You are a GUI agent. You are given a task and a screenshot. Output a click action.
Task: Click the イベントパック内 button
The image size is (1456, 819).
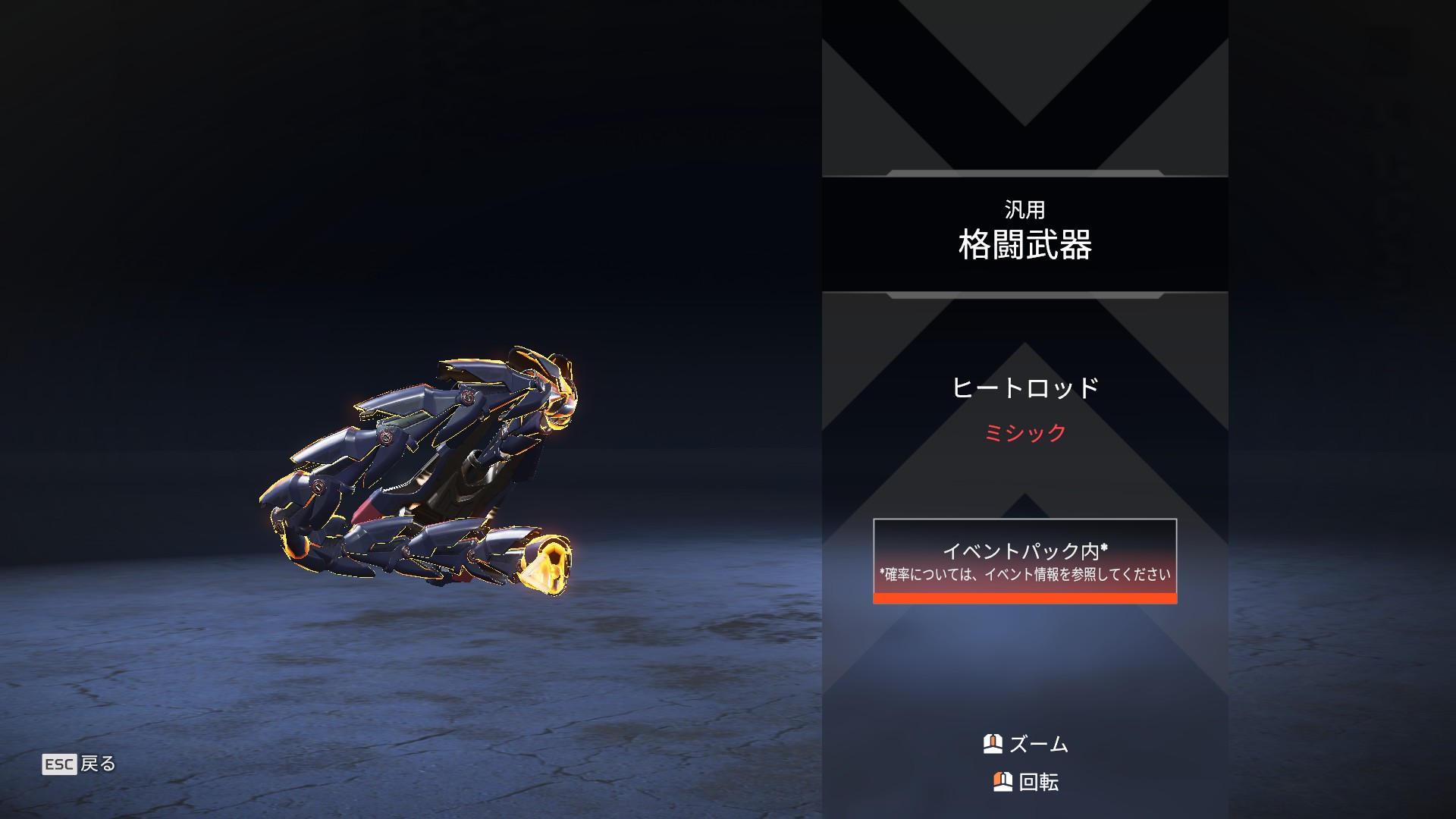coord(1025,560)
